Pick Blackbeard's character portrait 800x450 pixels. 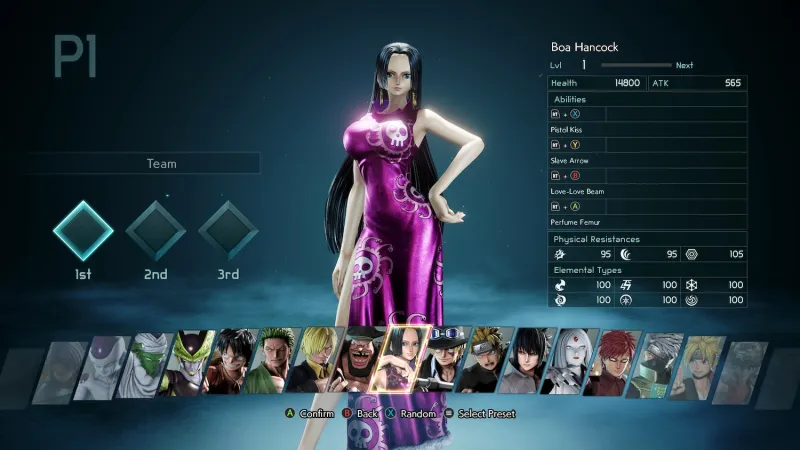pos(360,367)
